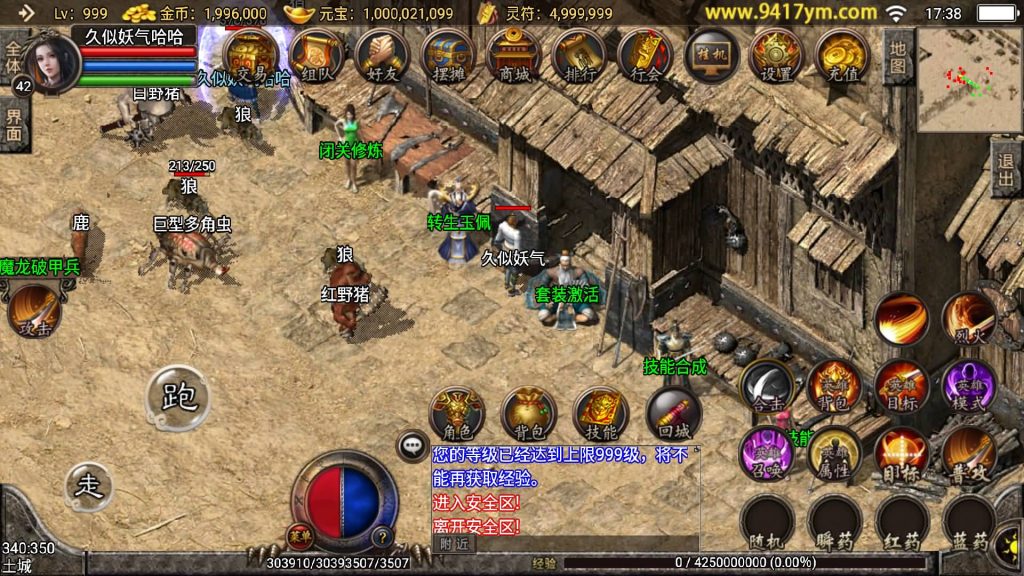Open the 摆摊 stall icon
This screenshot has width=1024, height=576.
447,55
